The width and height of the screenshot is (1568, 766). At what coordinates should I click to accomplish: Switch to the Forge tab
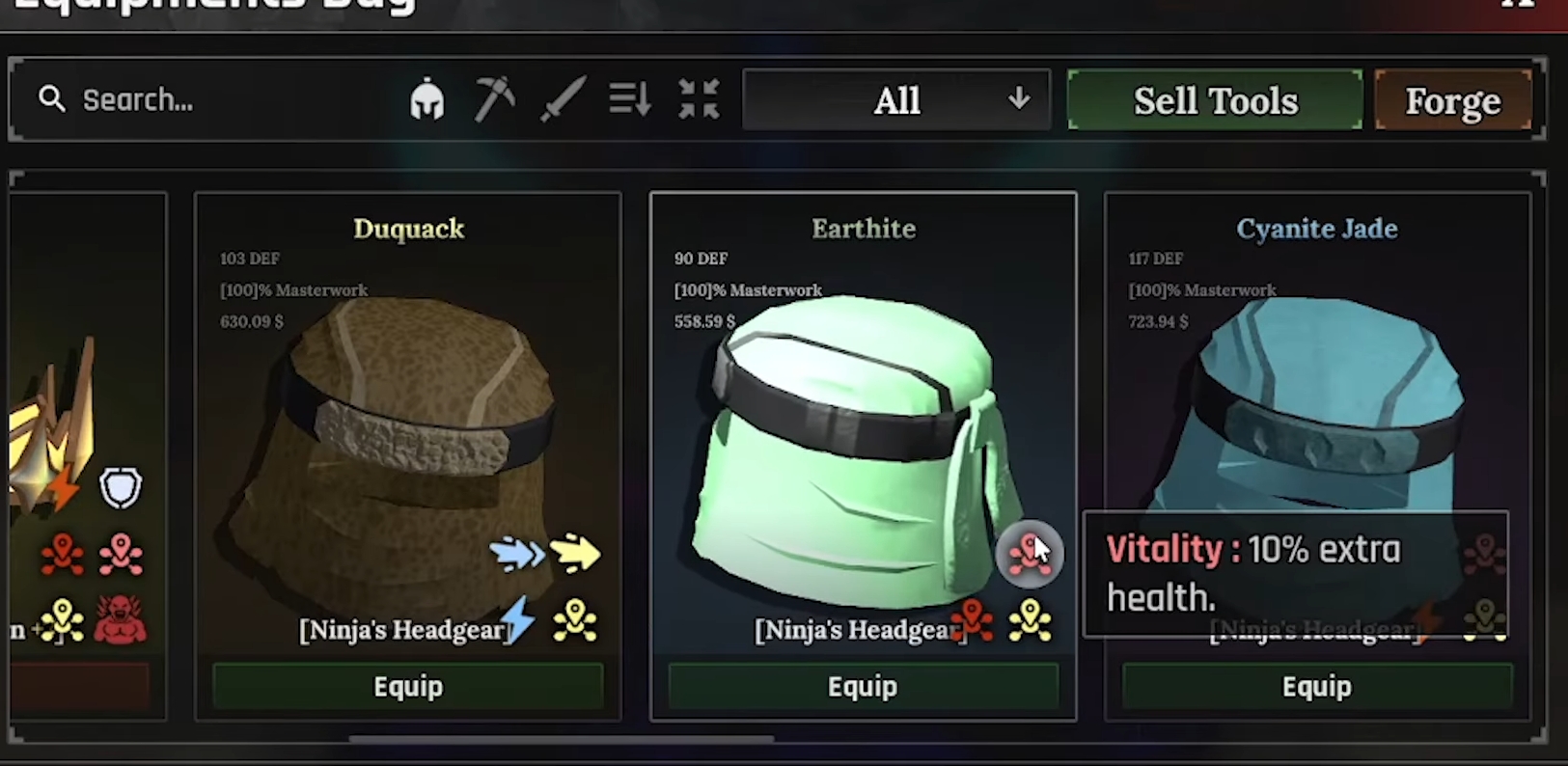tap(1453, 99)
